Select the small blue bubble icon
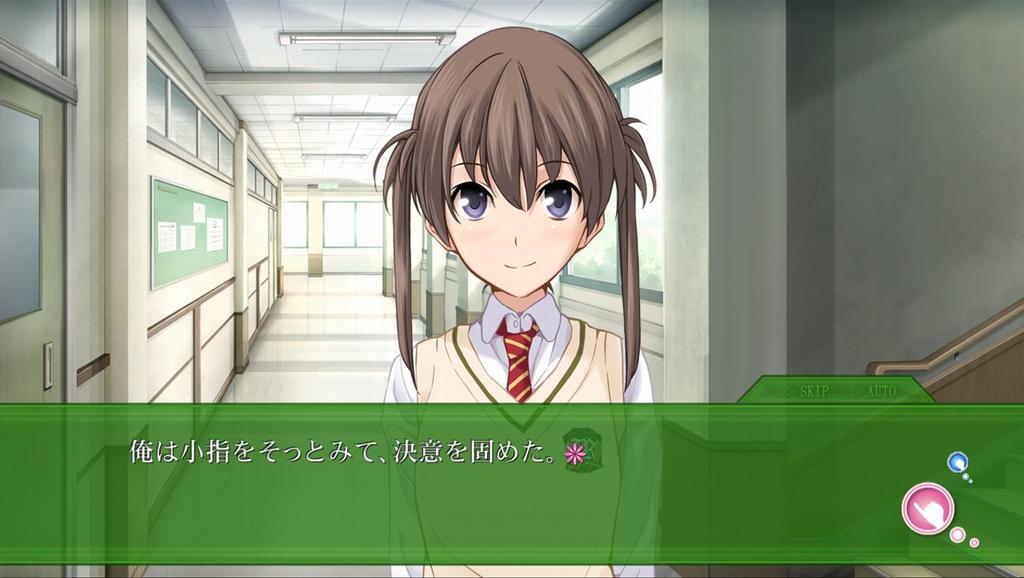1024x578 pixels. click(957, 462)
